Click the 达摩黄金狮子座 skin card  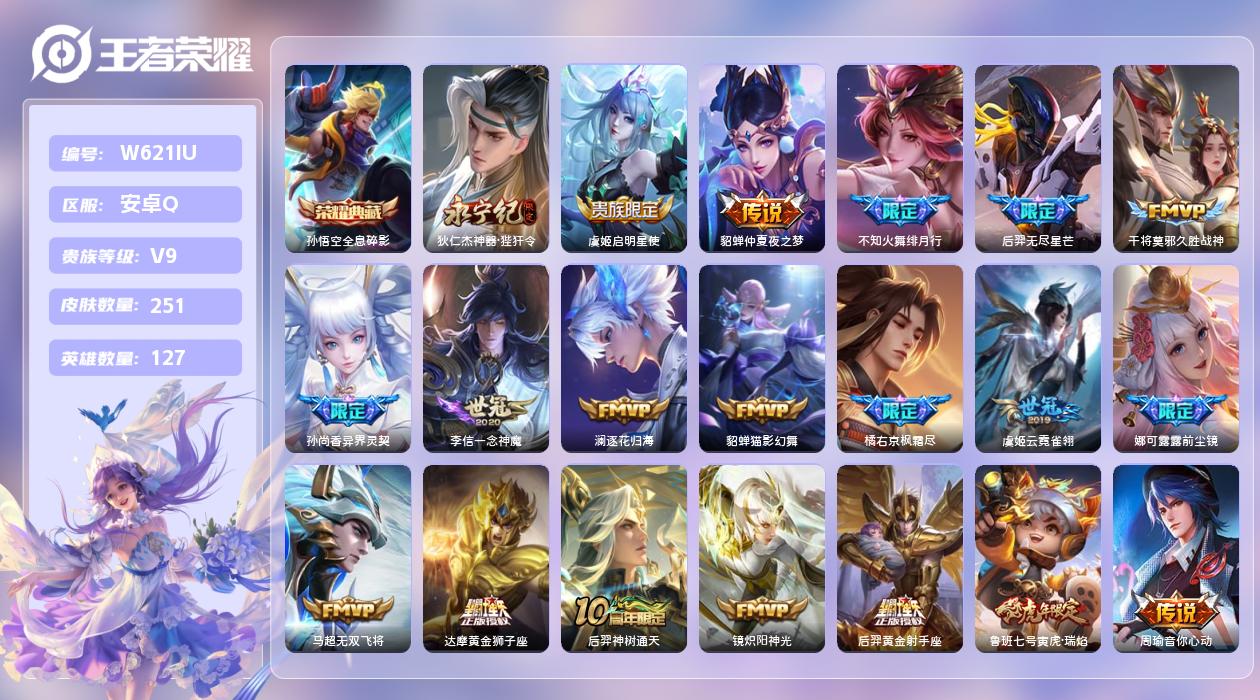pyautogui.click(x=486, y=558)
